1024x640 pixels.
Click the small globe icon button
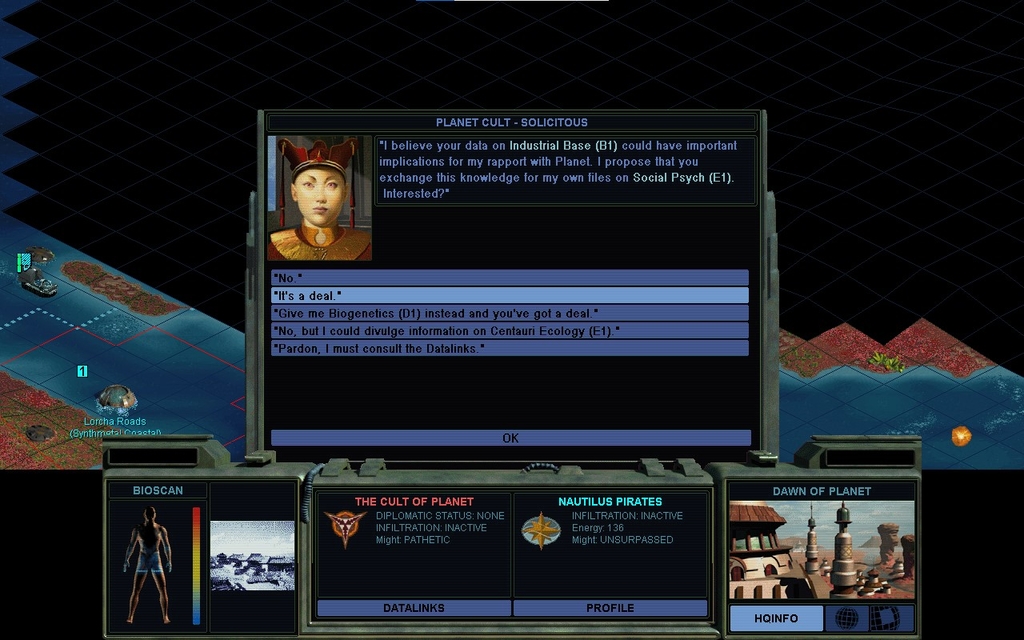pyautogui.click(x=846, y=619)
